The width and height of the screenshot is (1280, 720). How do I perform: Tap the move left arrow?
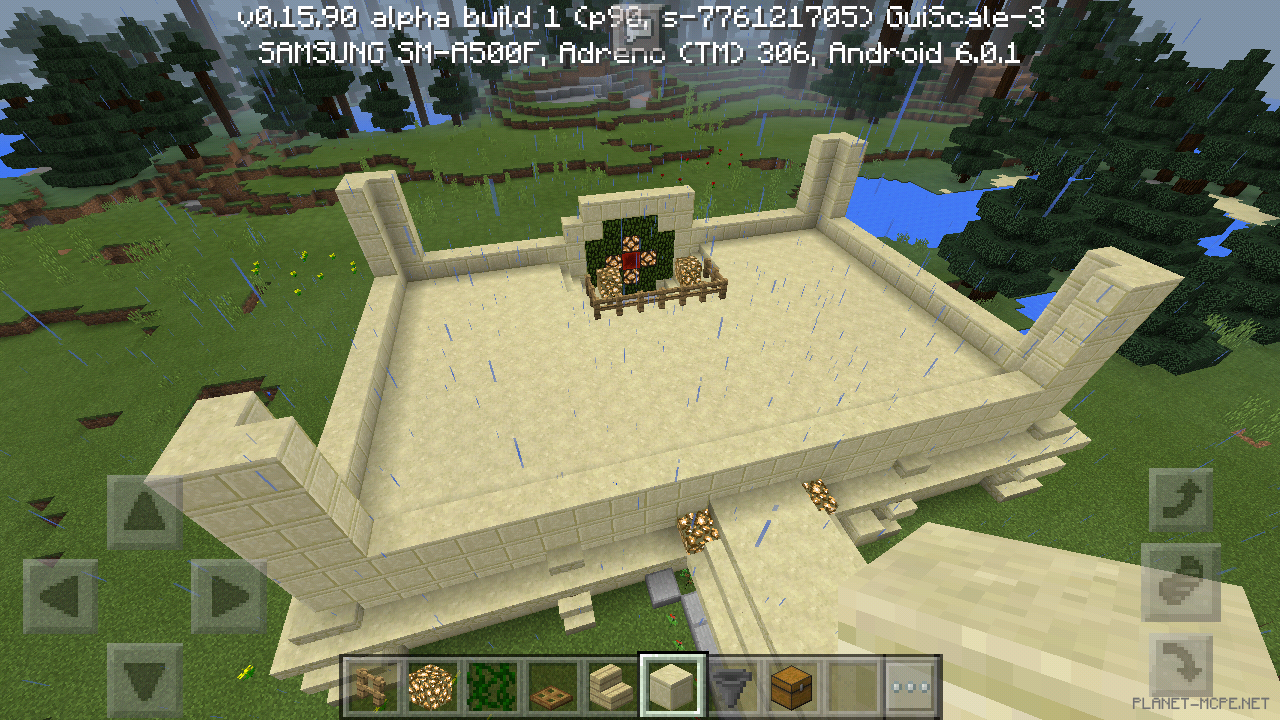click(x=60, y=597)
